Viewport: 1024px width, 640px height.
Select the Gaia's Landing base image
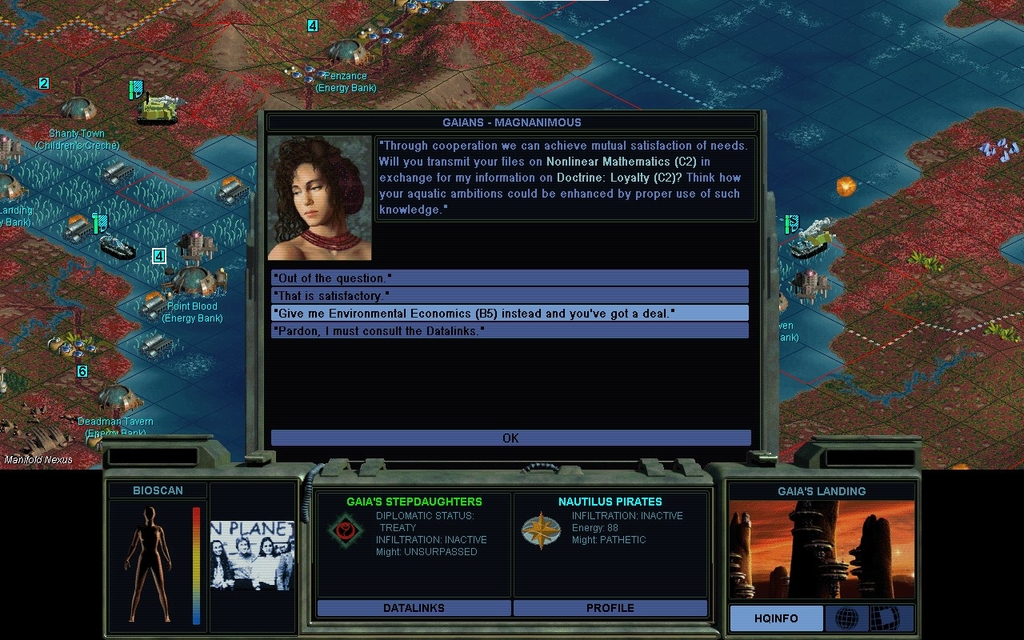pos(821,550)
